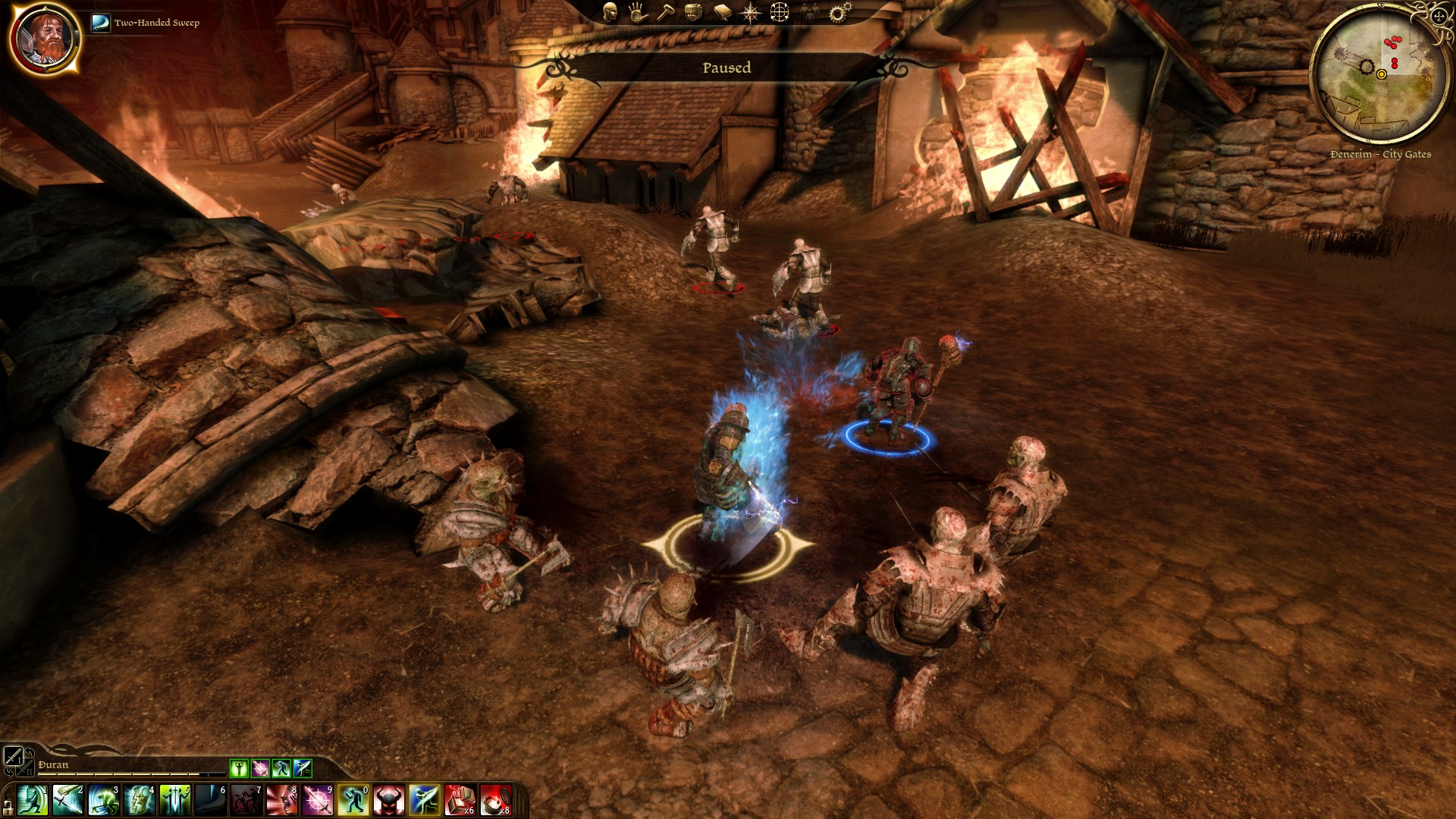Use the red poultice item with x8

495,801
